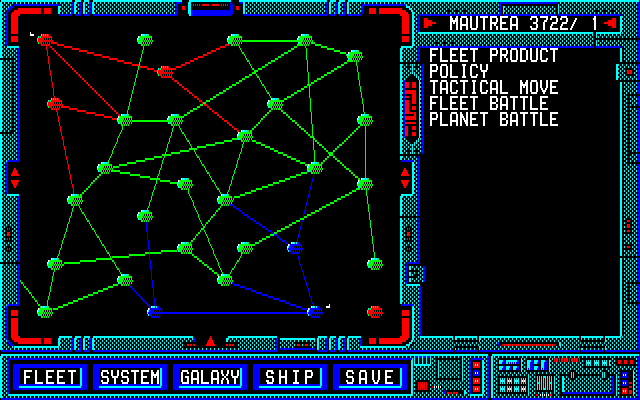Choose FLEET PRODUCT from the phase list
The width and height of the screenshot is (640, 400).
point(493,56)
